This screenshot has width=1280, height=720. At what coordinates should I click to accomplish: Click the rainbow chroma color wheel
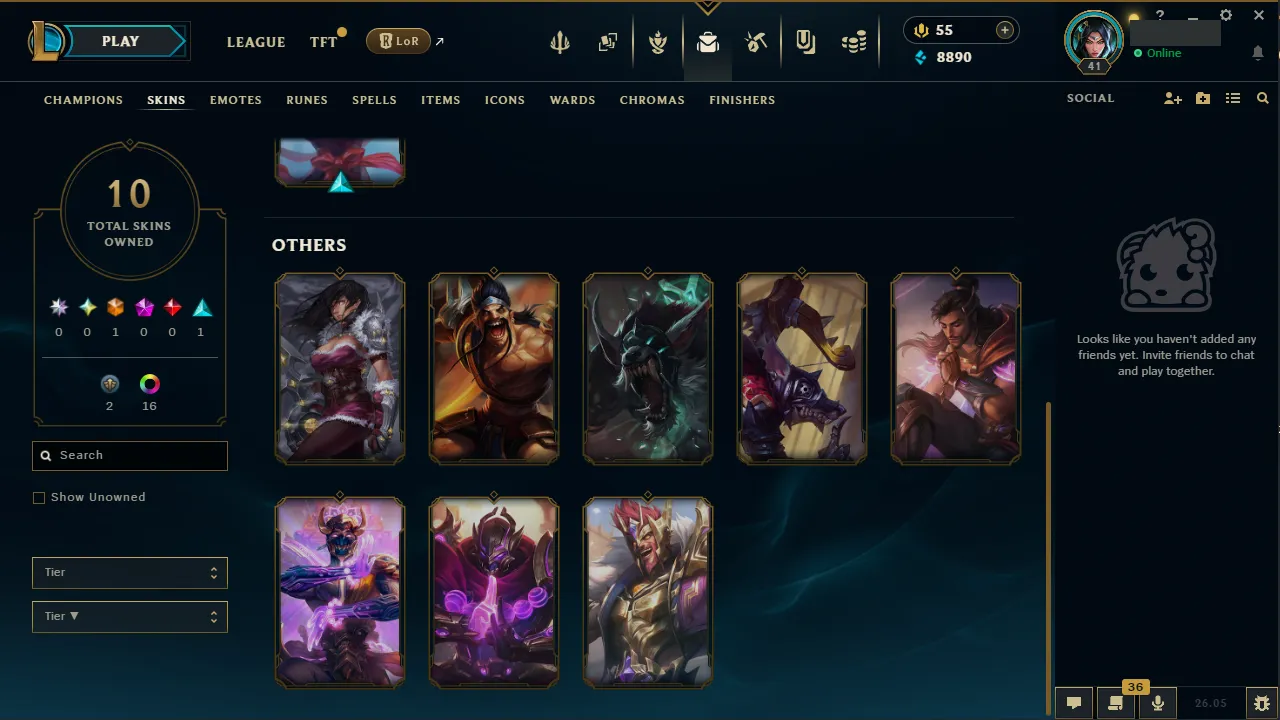149,383
